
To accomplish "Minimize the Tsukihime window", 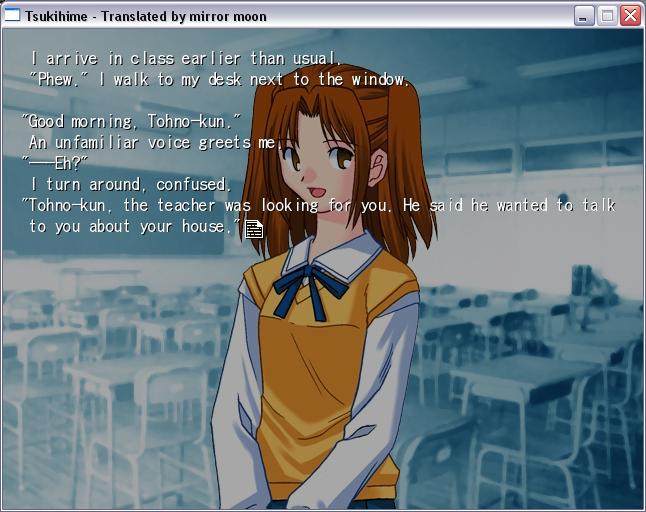I will (585, 16).
